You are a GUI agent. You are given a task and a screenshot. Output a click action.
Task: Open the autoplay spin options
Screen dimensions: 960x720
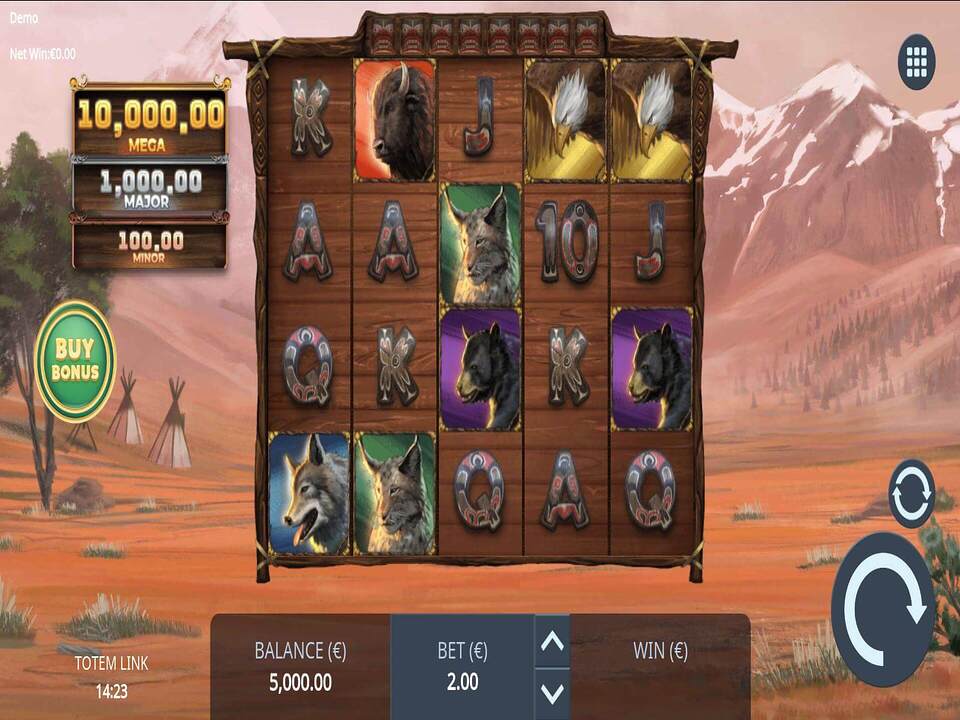pos(911,494)
